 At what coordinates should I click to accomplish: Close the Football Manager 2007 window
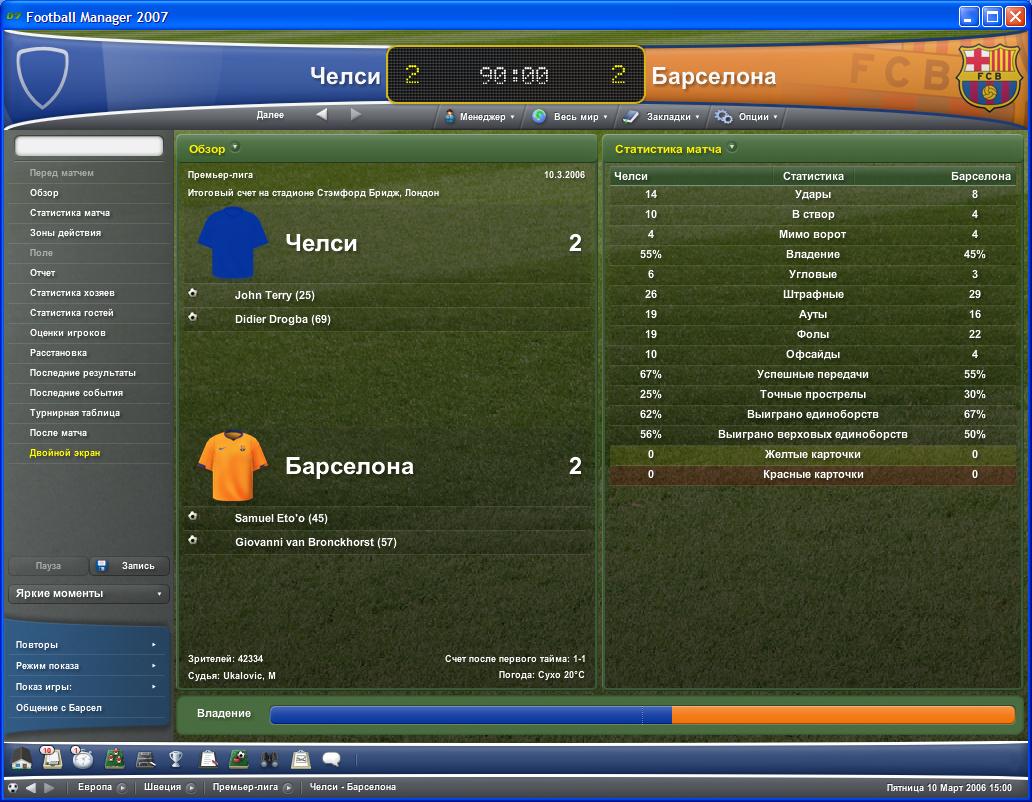coord(1014,16)
